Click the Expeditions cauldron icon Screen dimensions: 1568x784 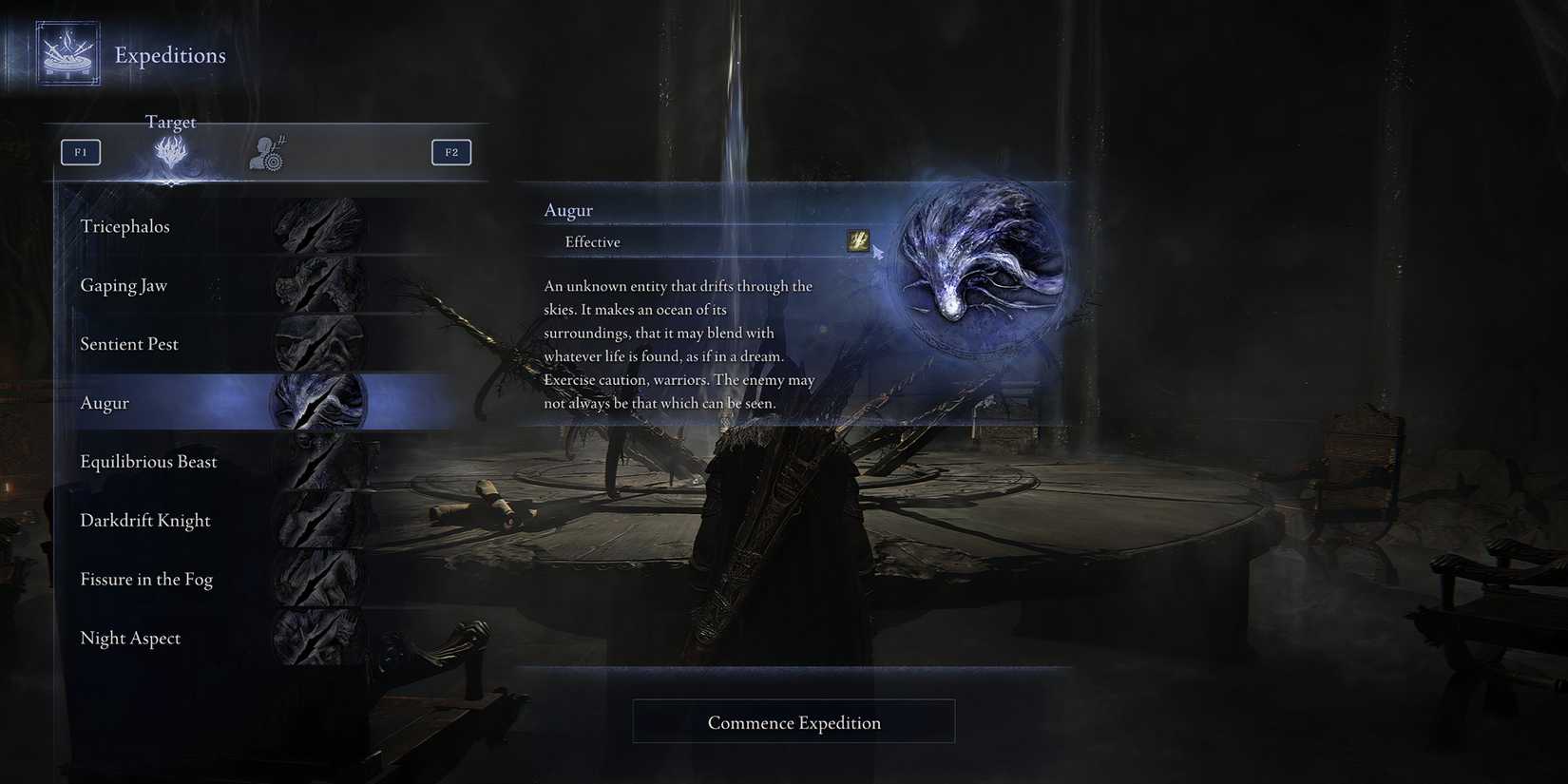click(x=67, y=52)
